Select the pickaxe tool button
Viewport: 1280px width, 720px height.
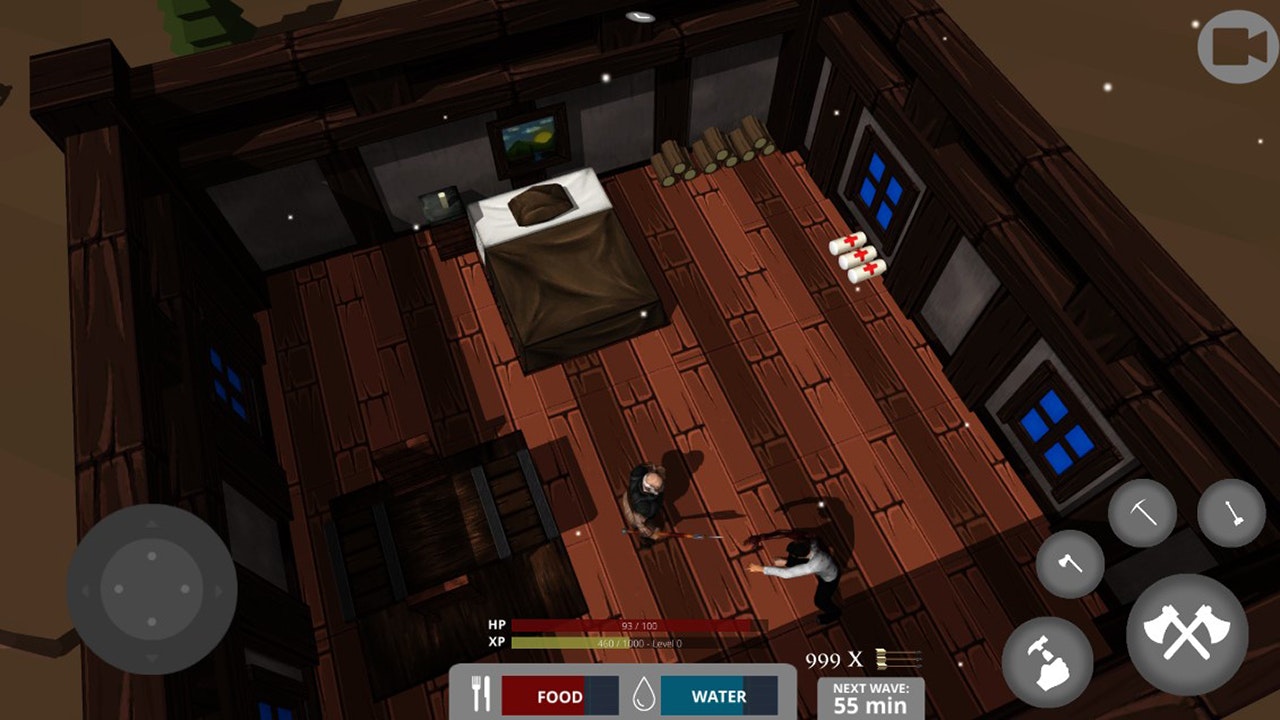tap(1142, 514)
